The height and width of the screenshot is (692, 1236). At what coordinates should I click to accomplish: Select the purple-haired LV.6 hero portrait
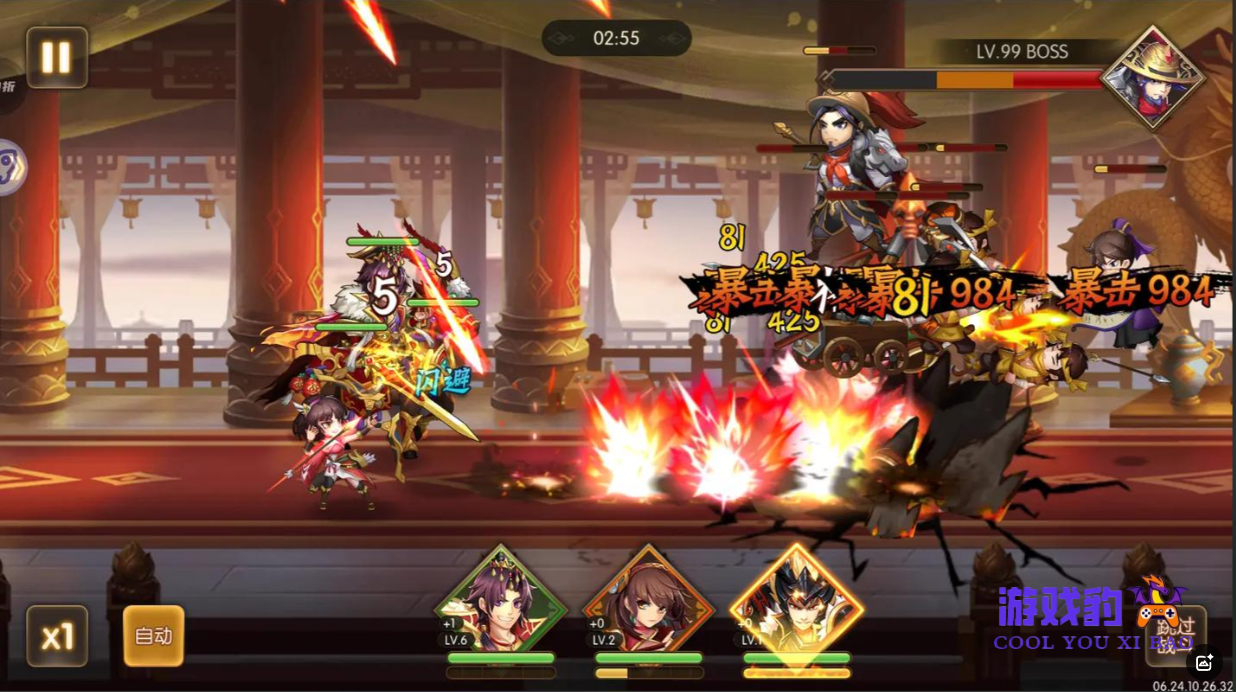(x=500, y=603)
